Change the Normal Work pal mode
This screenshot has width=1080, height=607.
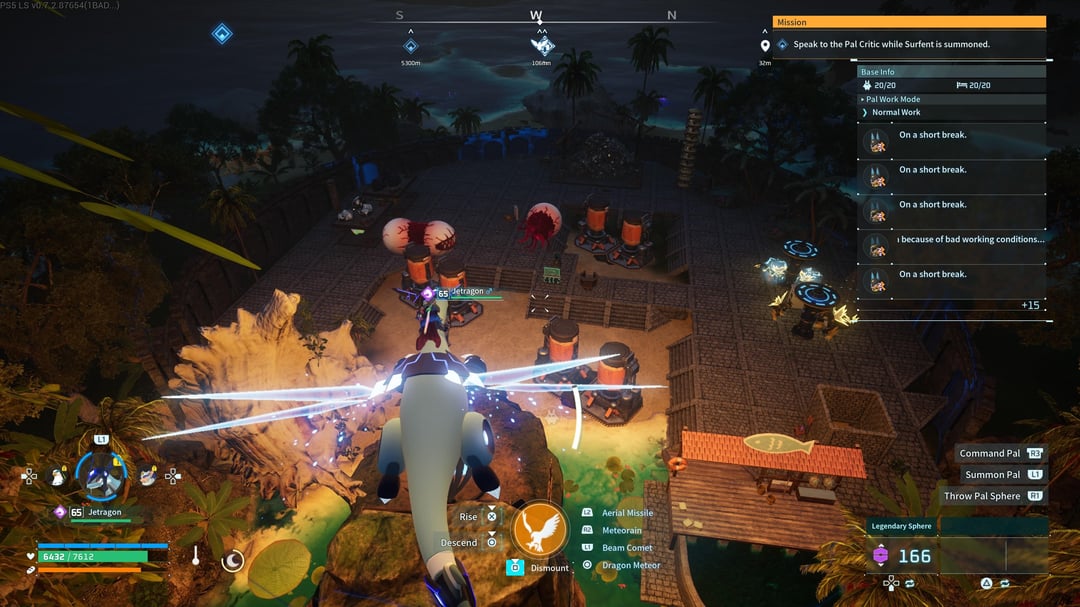click(896, 112)
